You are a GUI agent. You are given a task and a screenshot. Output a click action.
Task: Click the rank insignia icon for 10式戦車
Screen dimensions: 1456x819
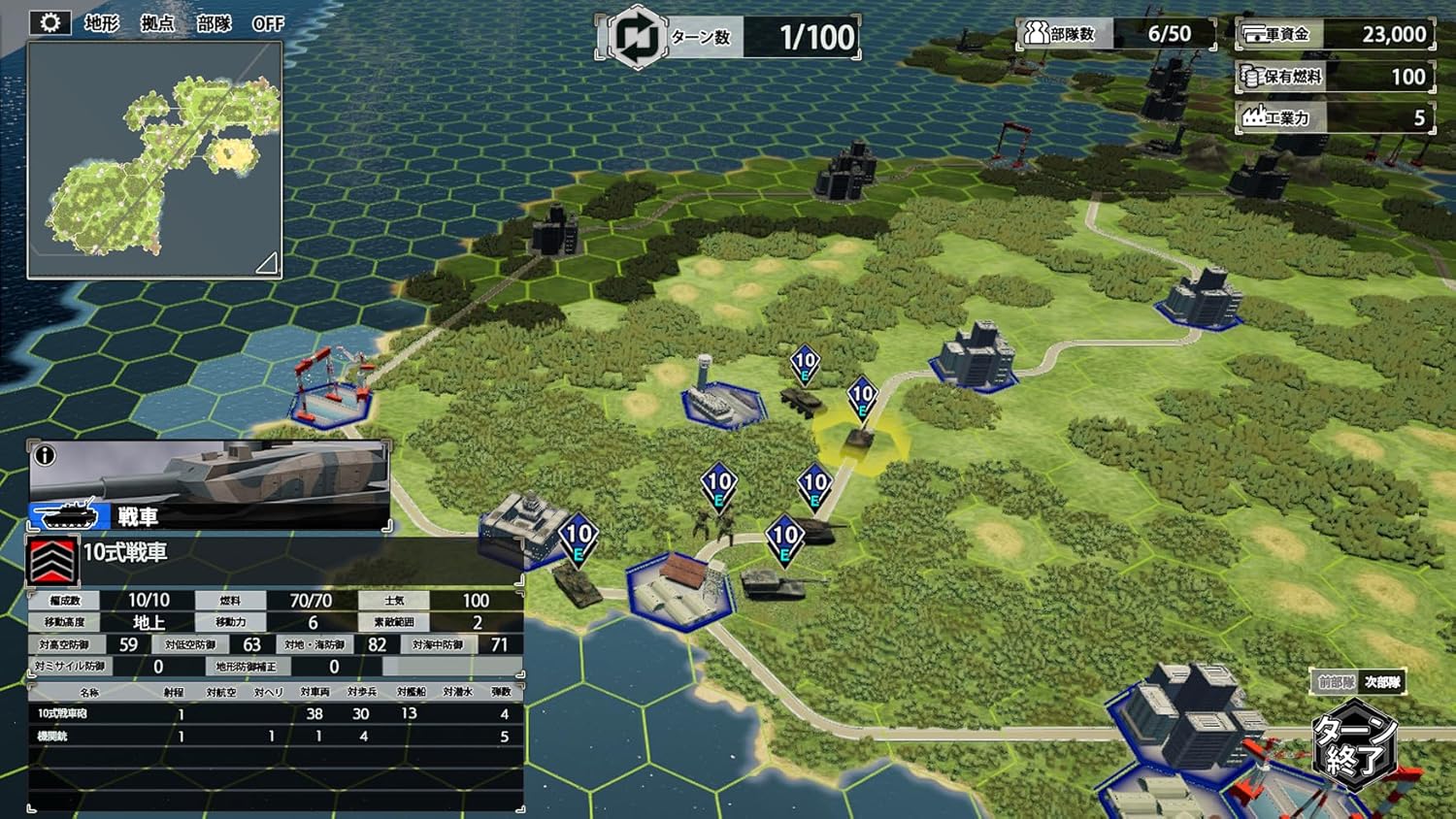coord(51,558)
